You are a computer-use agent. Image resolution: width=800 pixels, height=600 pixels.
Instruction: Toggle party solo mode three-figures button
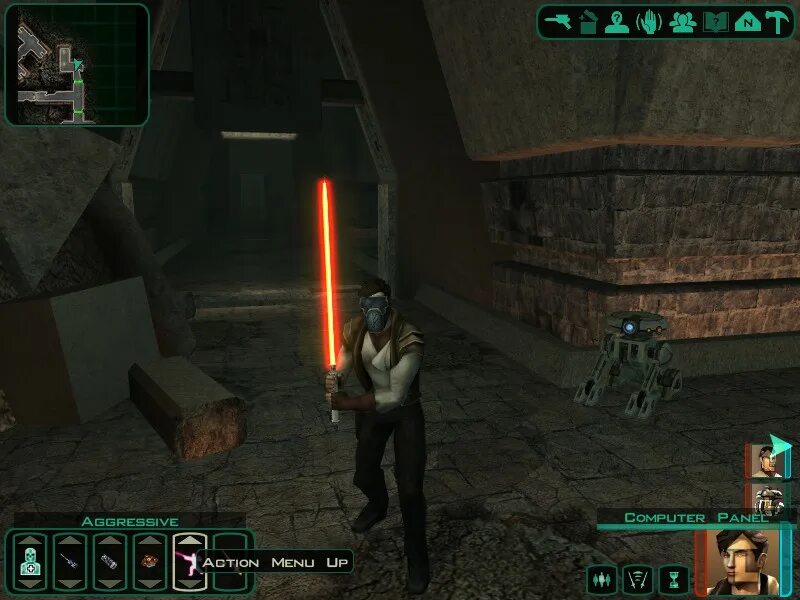[601, 578]
